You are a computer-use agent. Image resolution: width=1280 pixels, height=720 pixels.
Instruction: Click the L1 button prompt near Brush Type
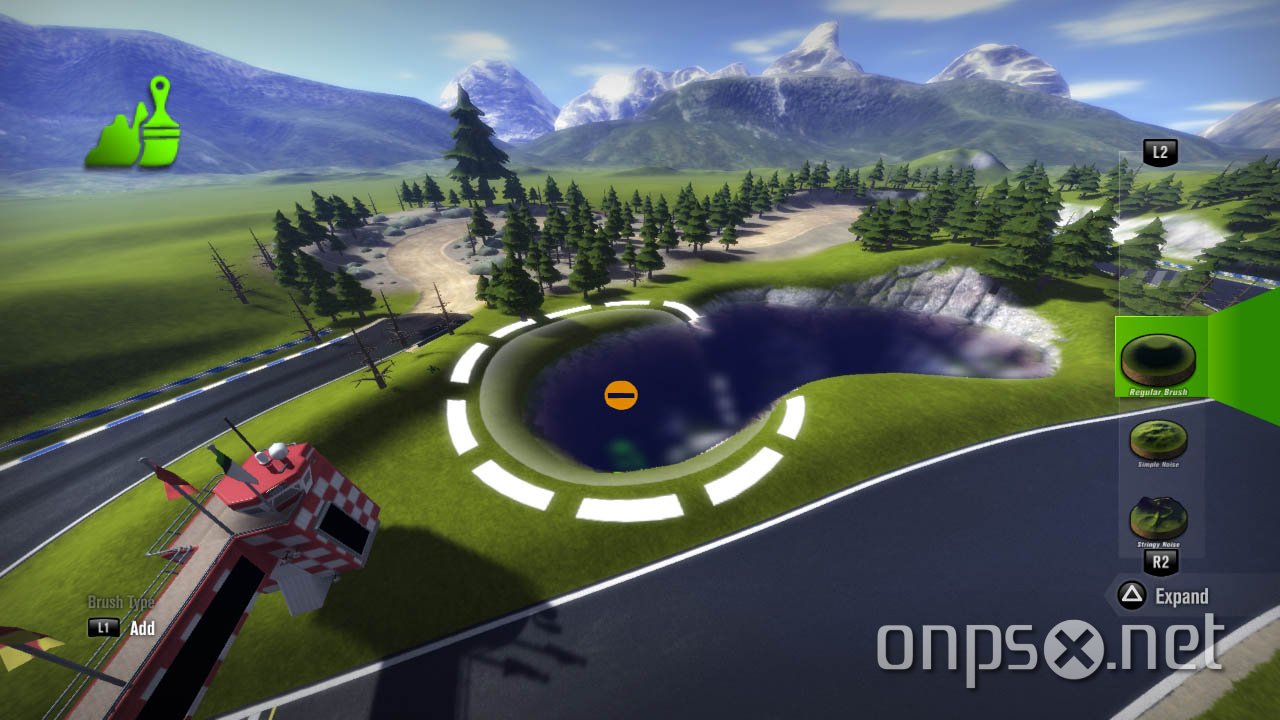pos(105,629)
